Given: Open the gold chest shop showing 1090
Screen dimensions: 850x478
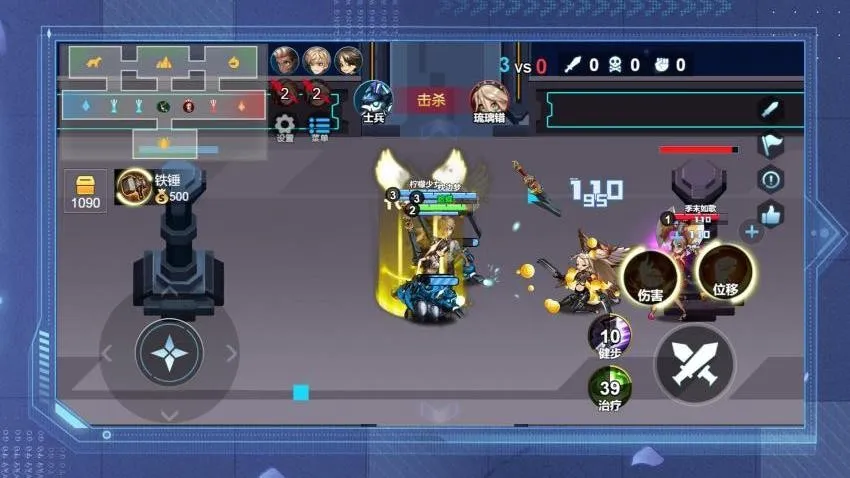Looking at the screenshot, I should point(85,189).
